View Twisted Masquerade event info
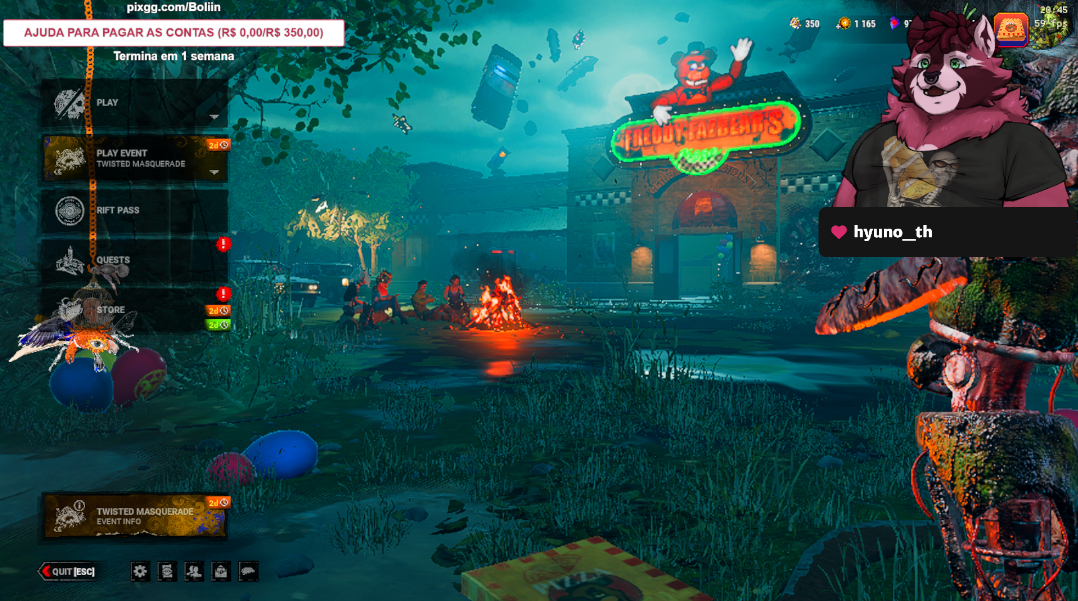This screenshot has width=1078, height=601. [134, 516]
